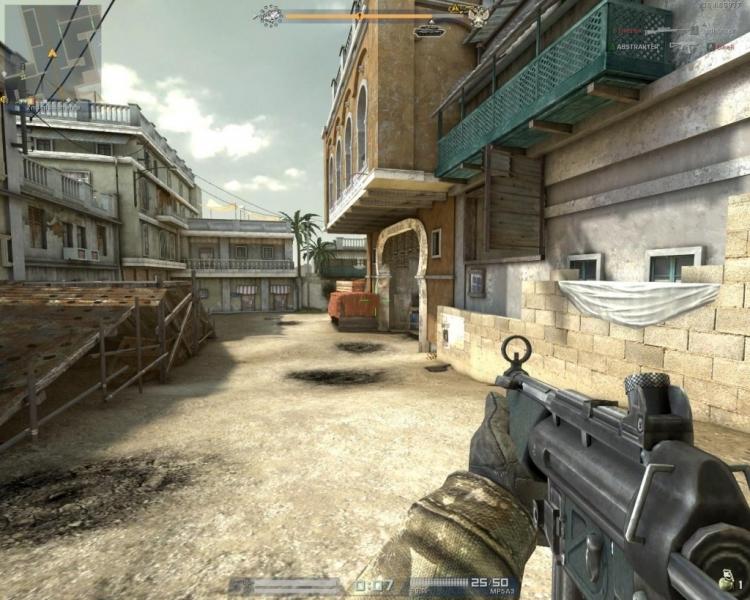
Task: Click the tank icon under the score bar
Action: (430, 30)
